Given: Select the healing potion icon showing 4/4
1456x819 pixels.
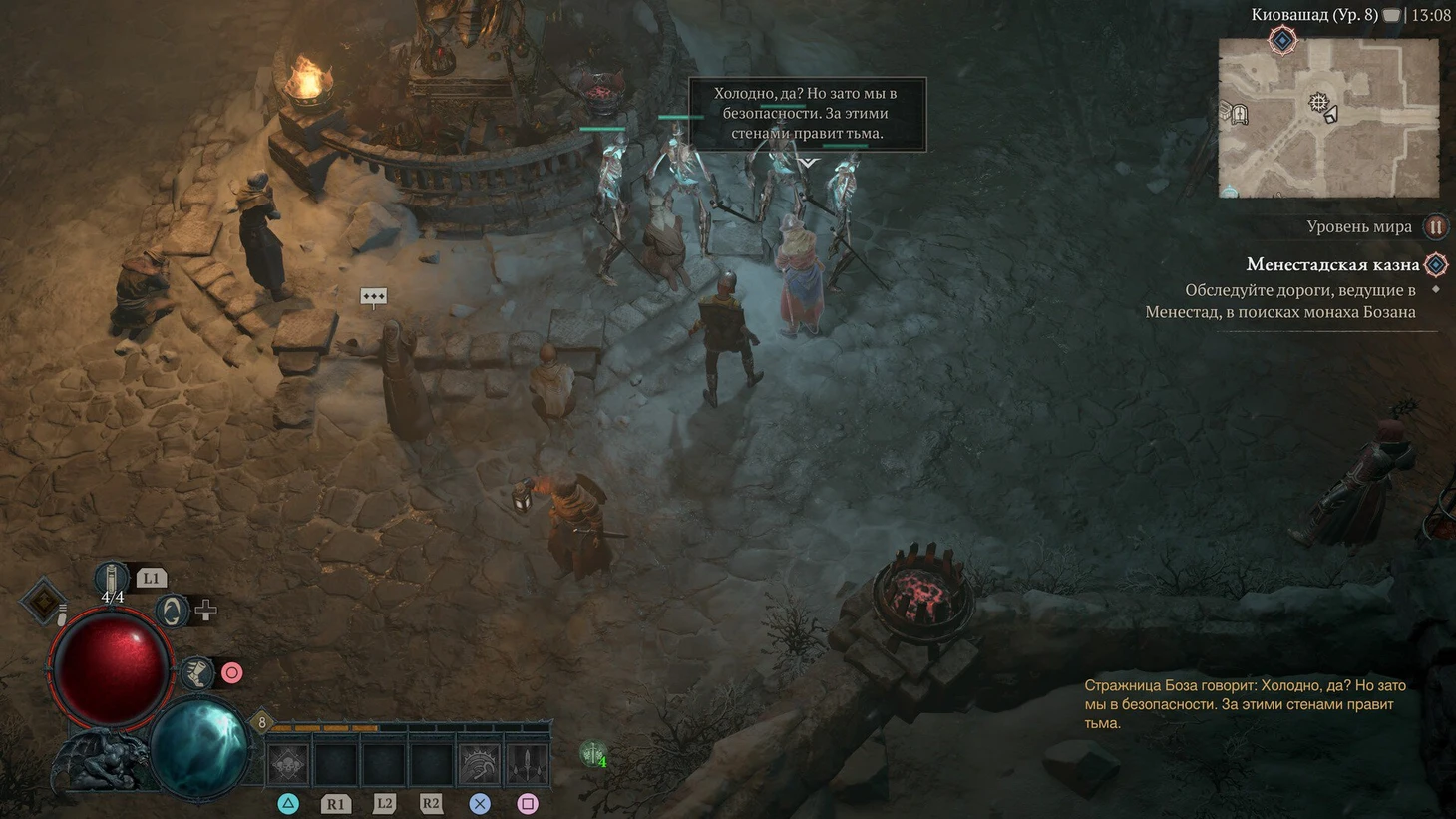Looking at the screenshot, I should (x=112, y=580).
